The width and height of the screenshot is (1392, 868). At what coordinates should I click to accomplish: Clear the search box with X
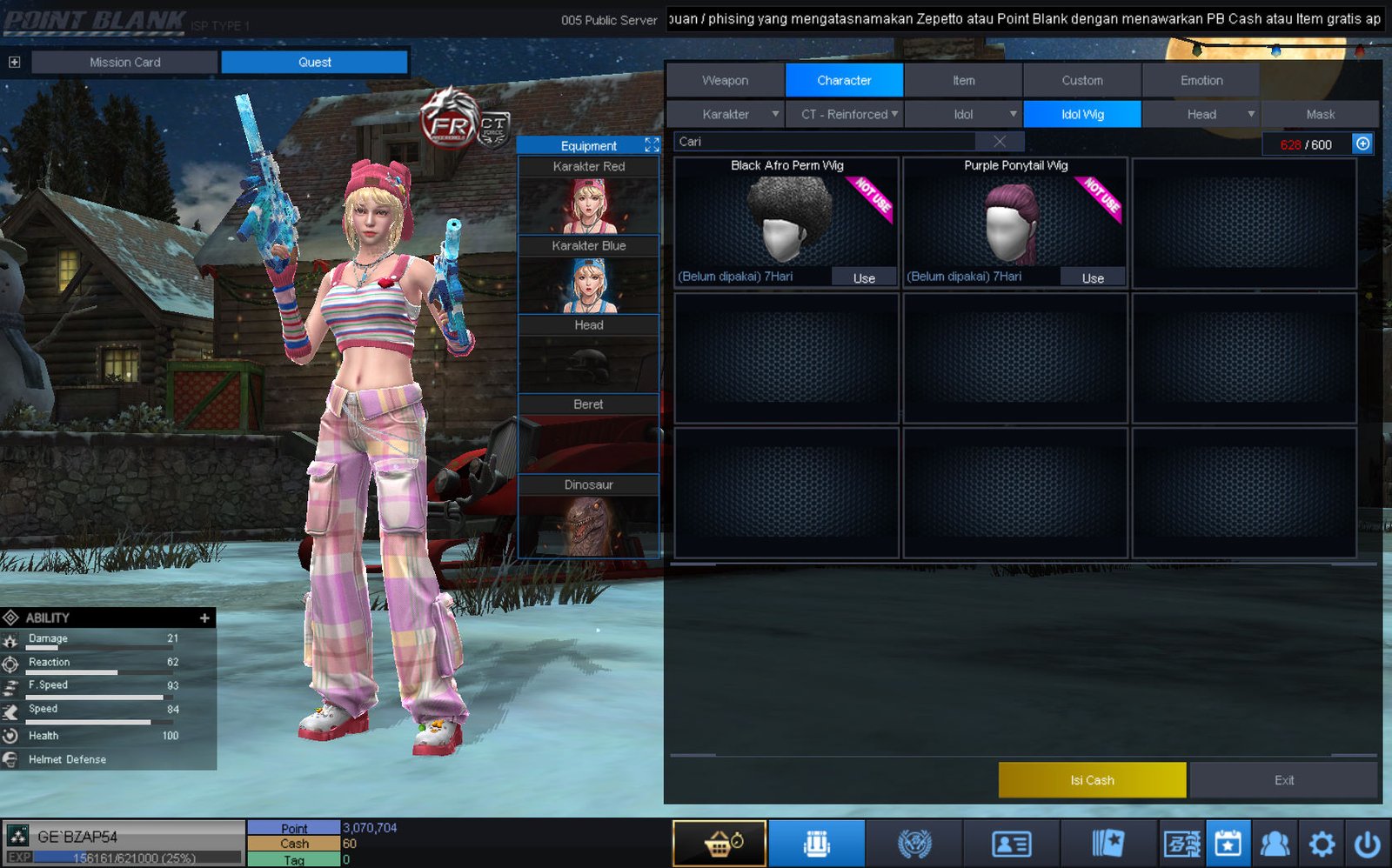coord(1000,142)
